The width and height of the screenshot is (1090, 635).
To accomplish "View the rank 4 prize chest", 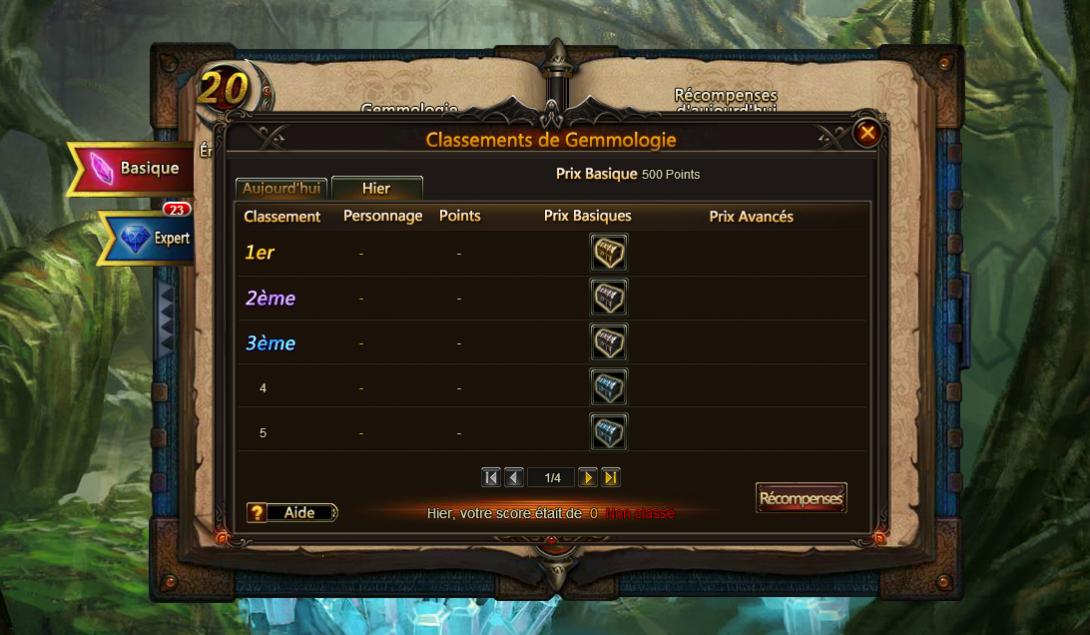I will (x=608, y=388).
